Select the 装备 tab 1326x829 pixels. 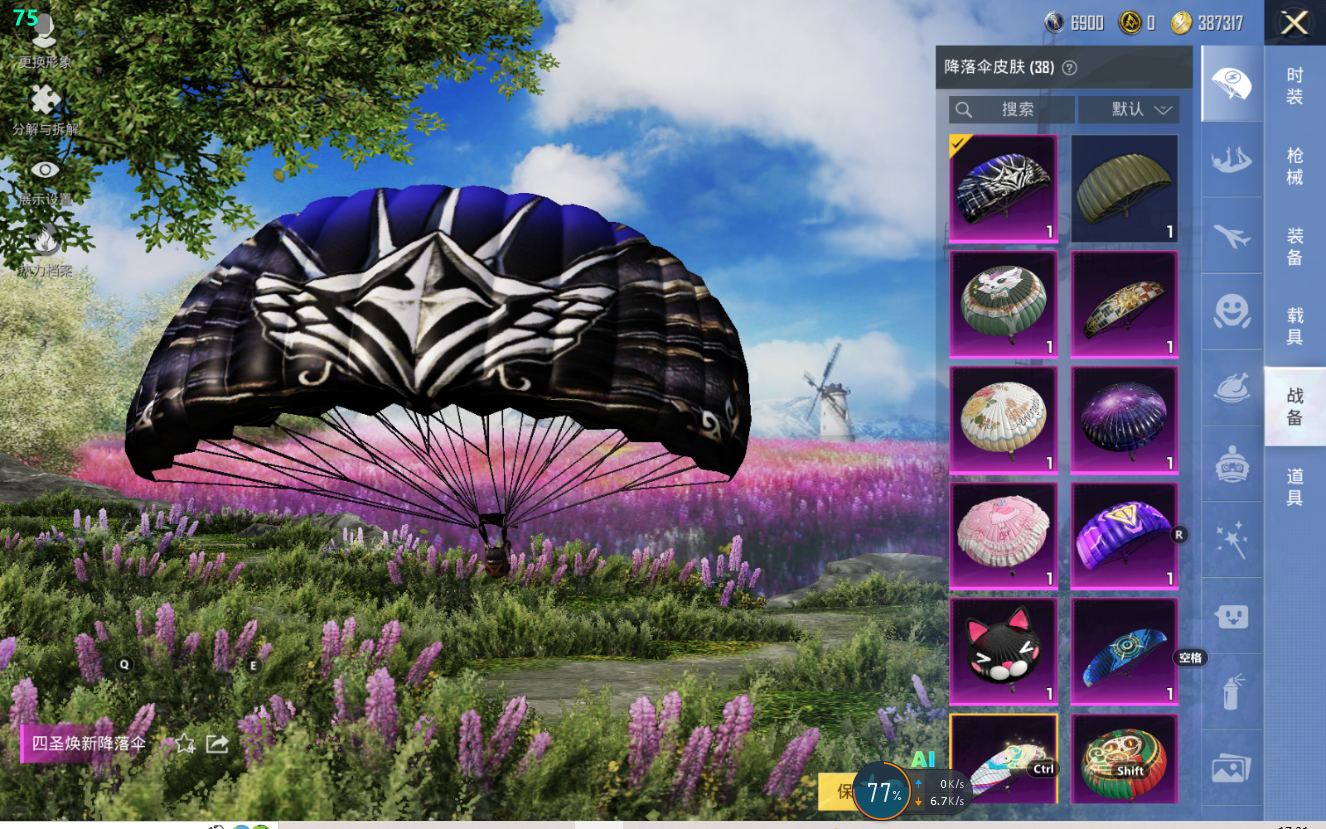1294,246
